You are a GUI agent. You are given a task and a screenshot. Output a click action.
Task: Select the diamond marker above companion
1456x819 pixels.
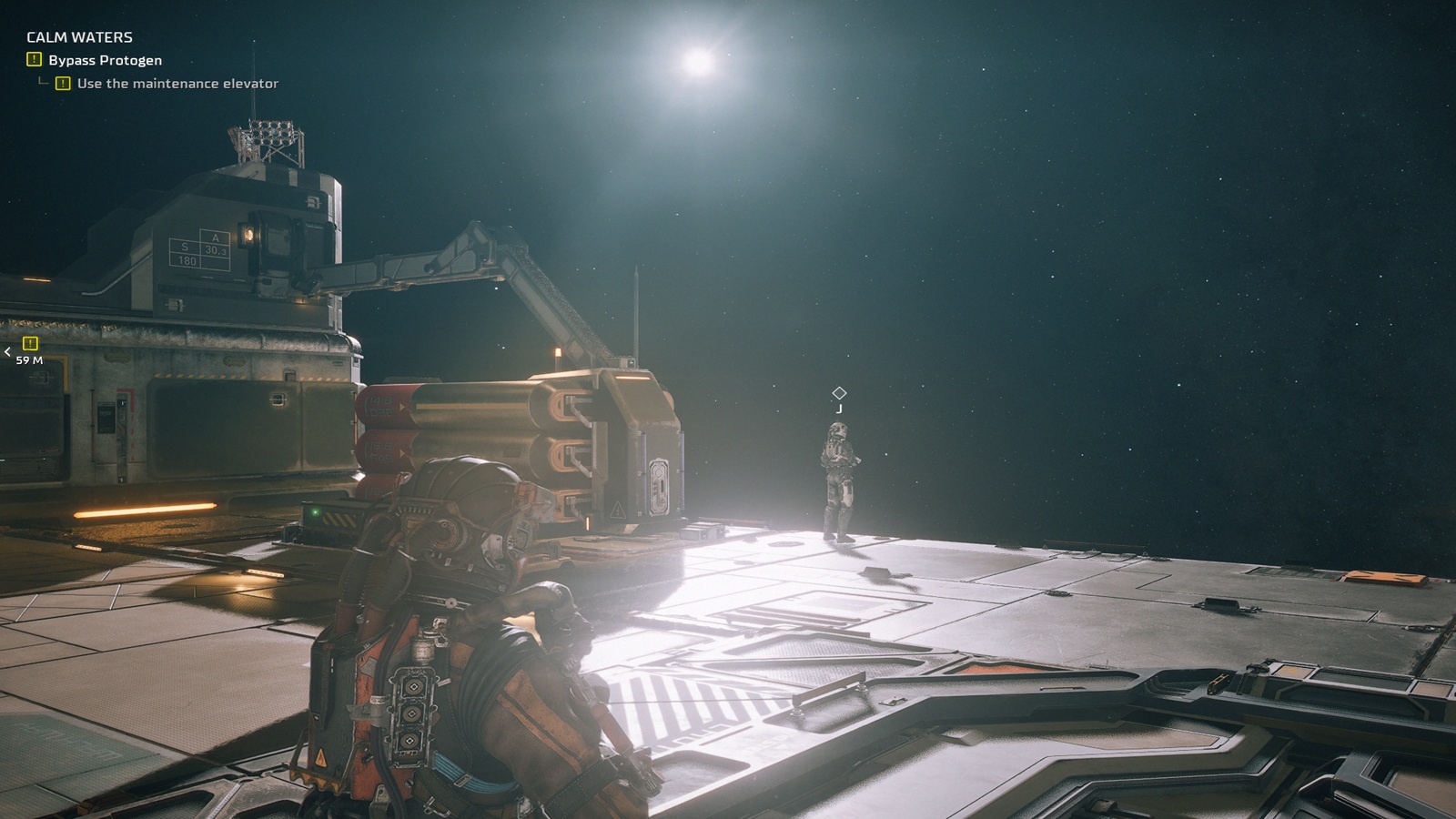(839, 393)
